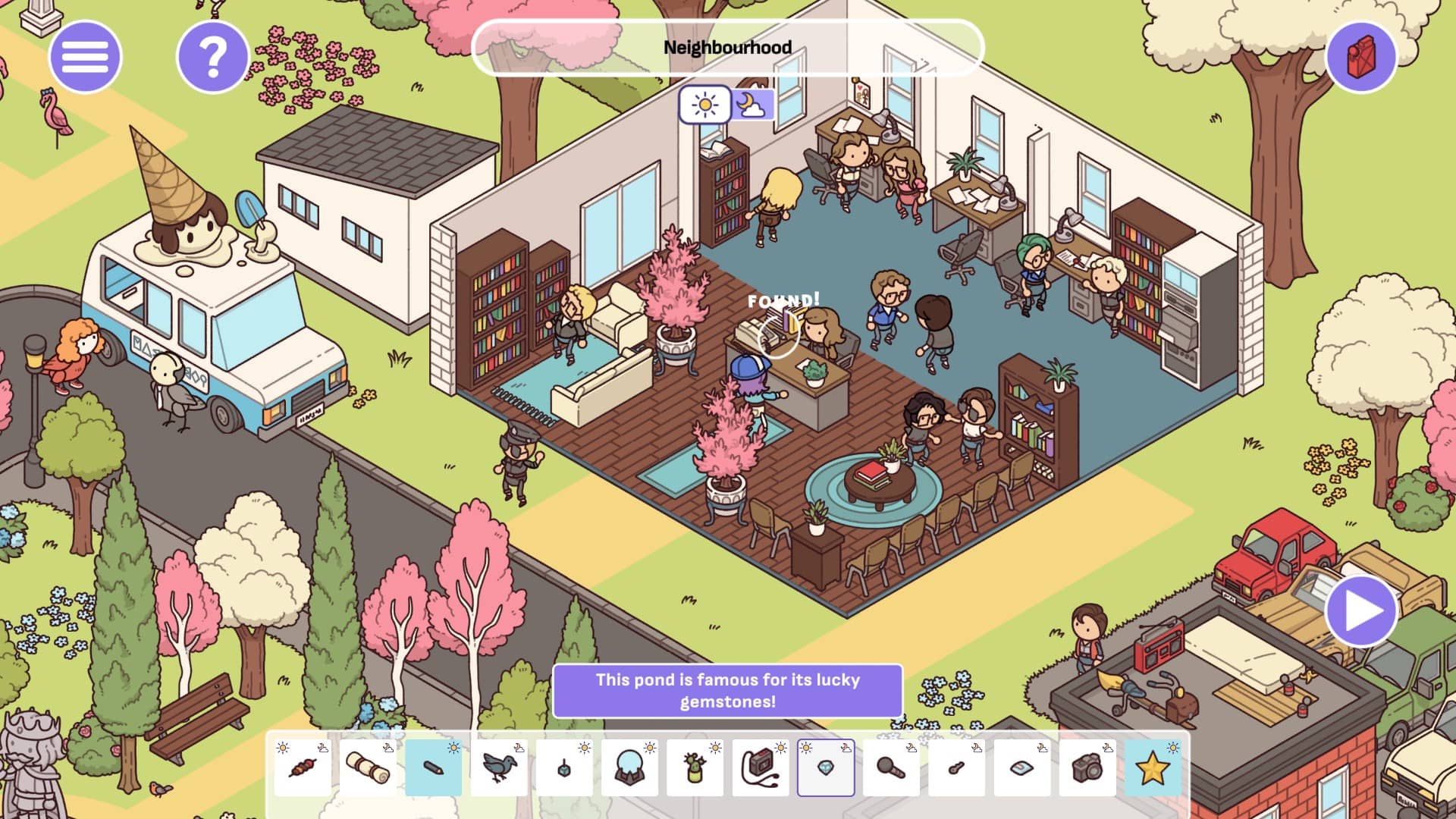This screenshot has height=819, width=1456.
Task: Choose the microphone item slot
Action: [891, 767]
